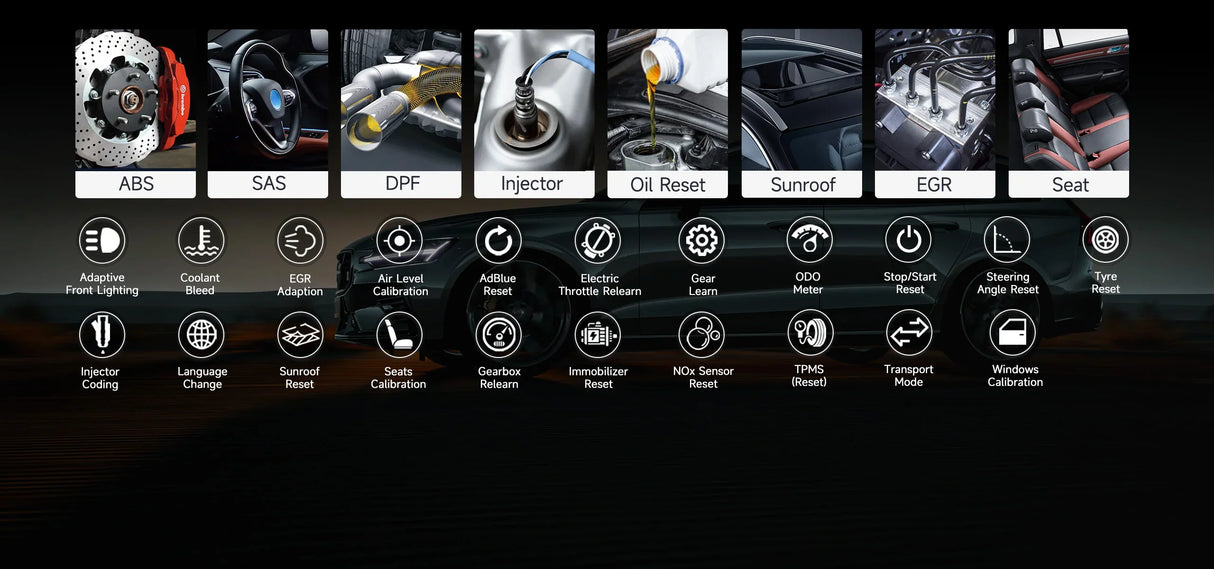Open the Electric Throttle Relearn icon
Viewport: 1214px width, 569px height.
598,242
